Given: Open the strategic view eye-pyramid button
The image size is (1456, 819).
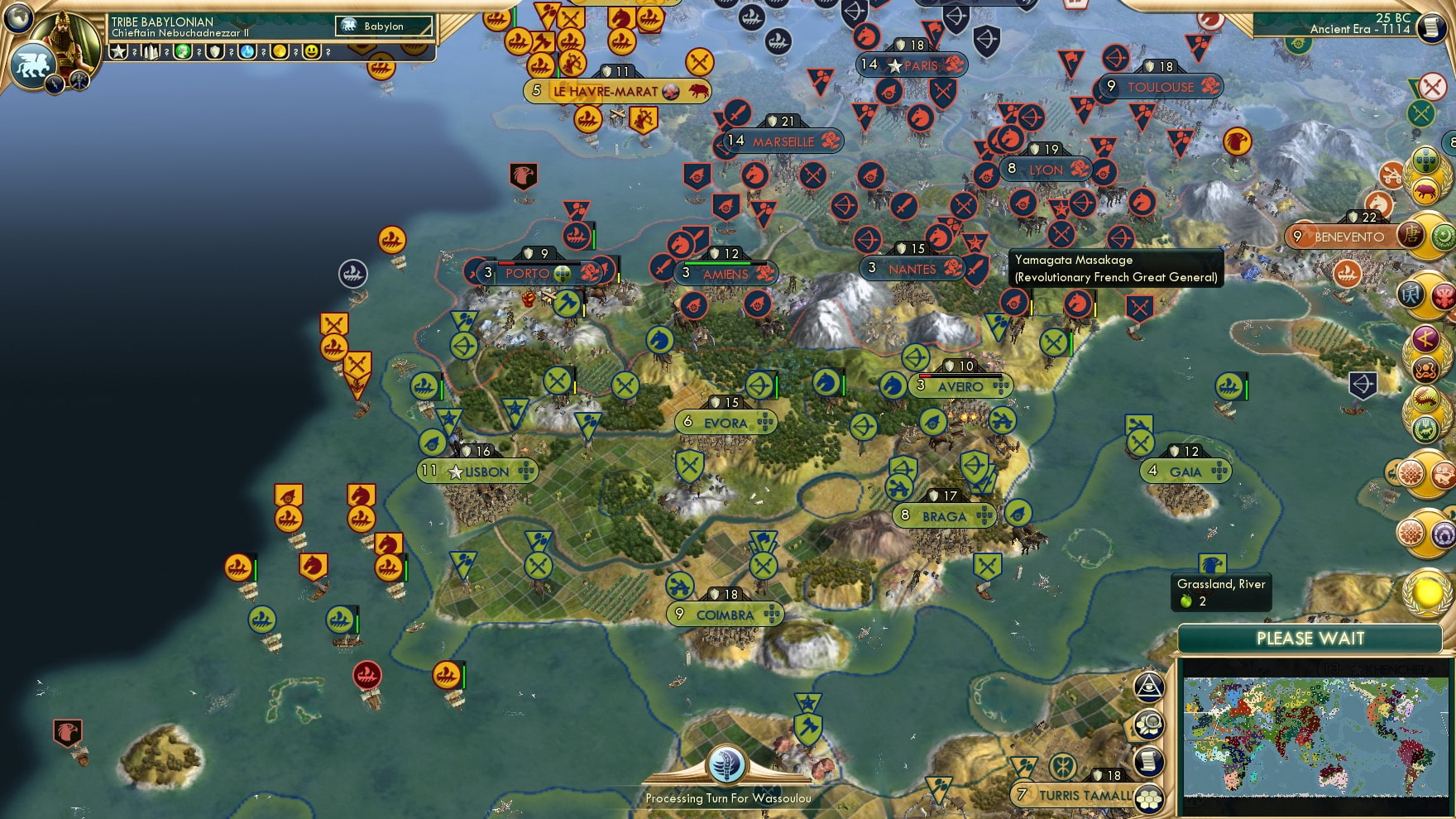Looking at the screenshot, I should pos(1148,687).
